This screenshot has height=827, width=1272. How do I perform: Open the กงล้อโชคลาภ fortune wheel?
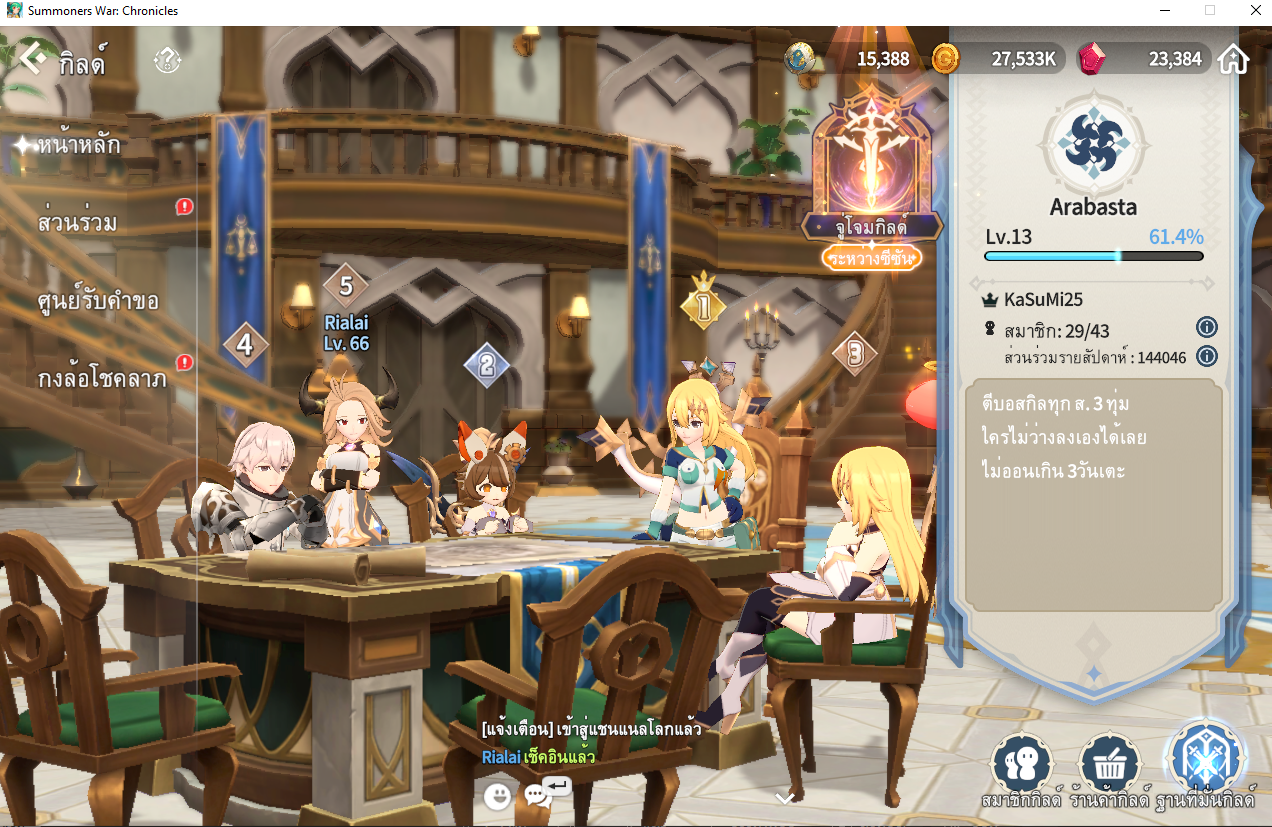click(101, 379)
